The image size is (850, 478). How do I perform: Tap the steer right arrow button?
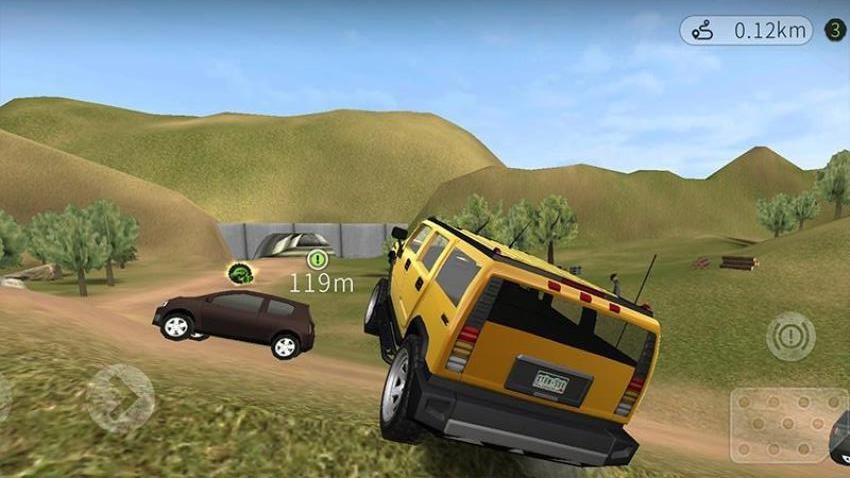pos(120,397)
